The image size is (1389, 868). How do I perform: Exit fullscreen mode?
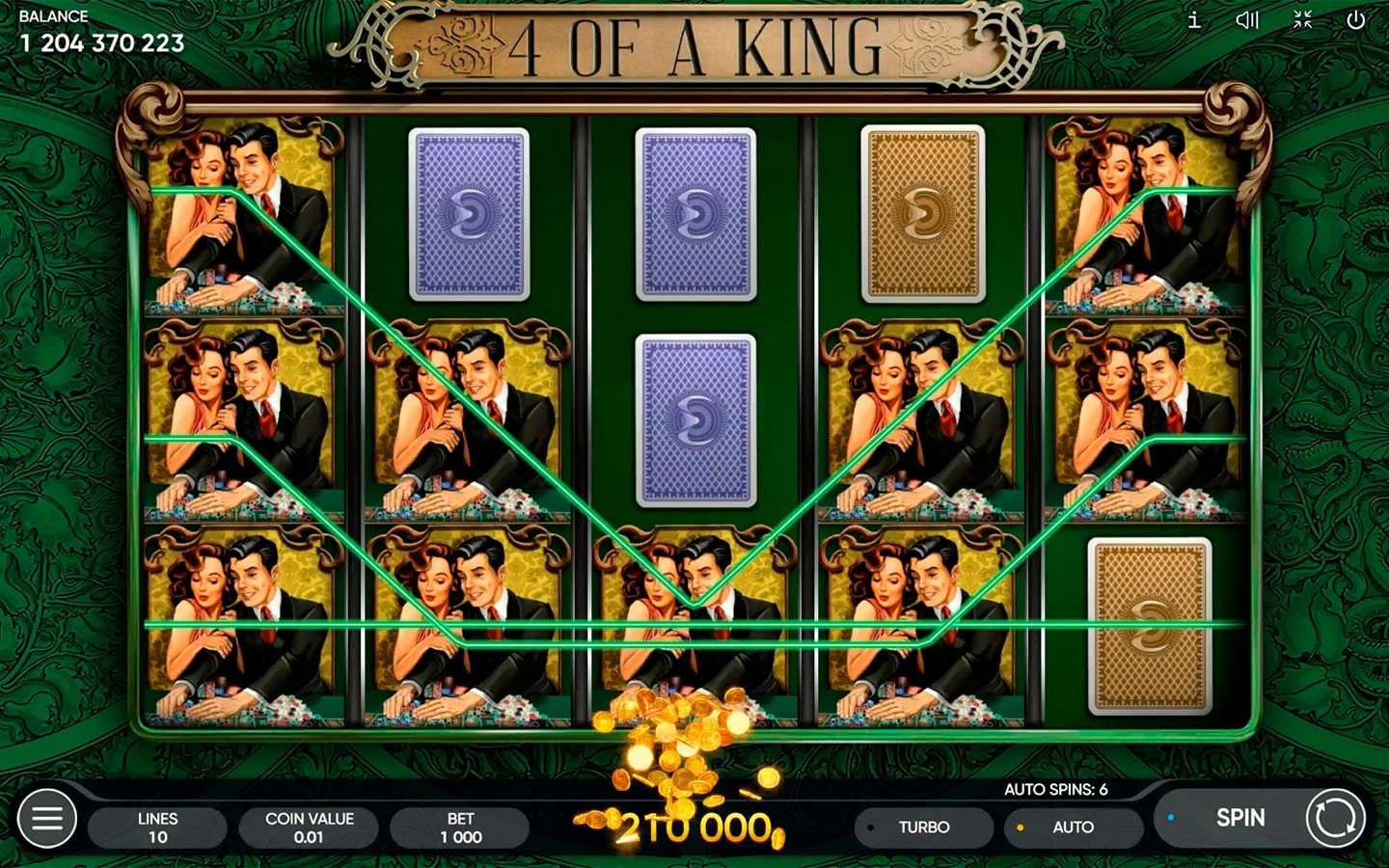click(1302, 20)
